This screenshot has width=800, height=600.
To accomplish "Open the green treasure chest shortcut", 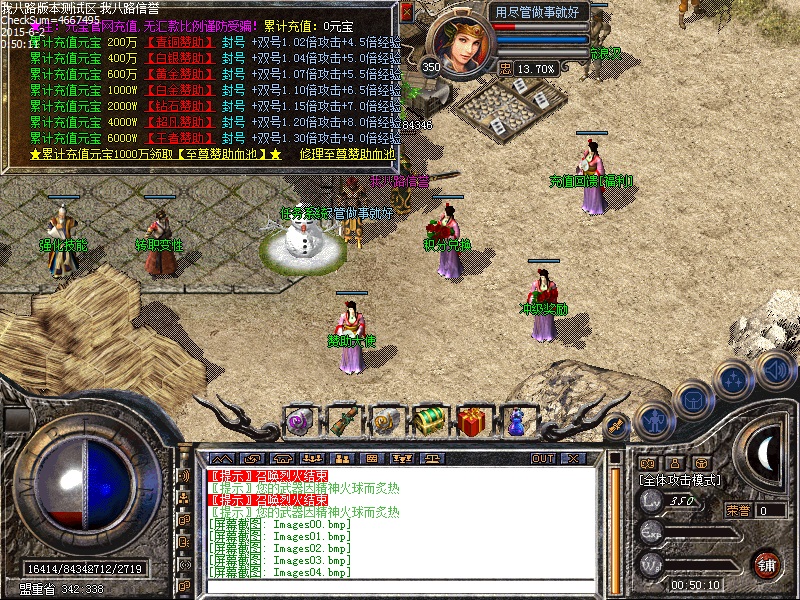I will pos(431,420).
